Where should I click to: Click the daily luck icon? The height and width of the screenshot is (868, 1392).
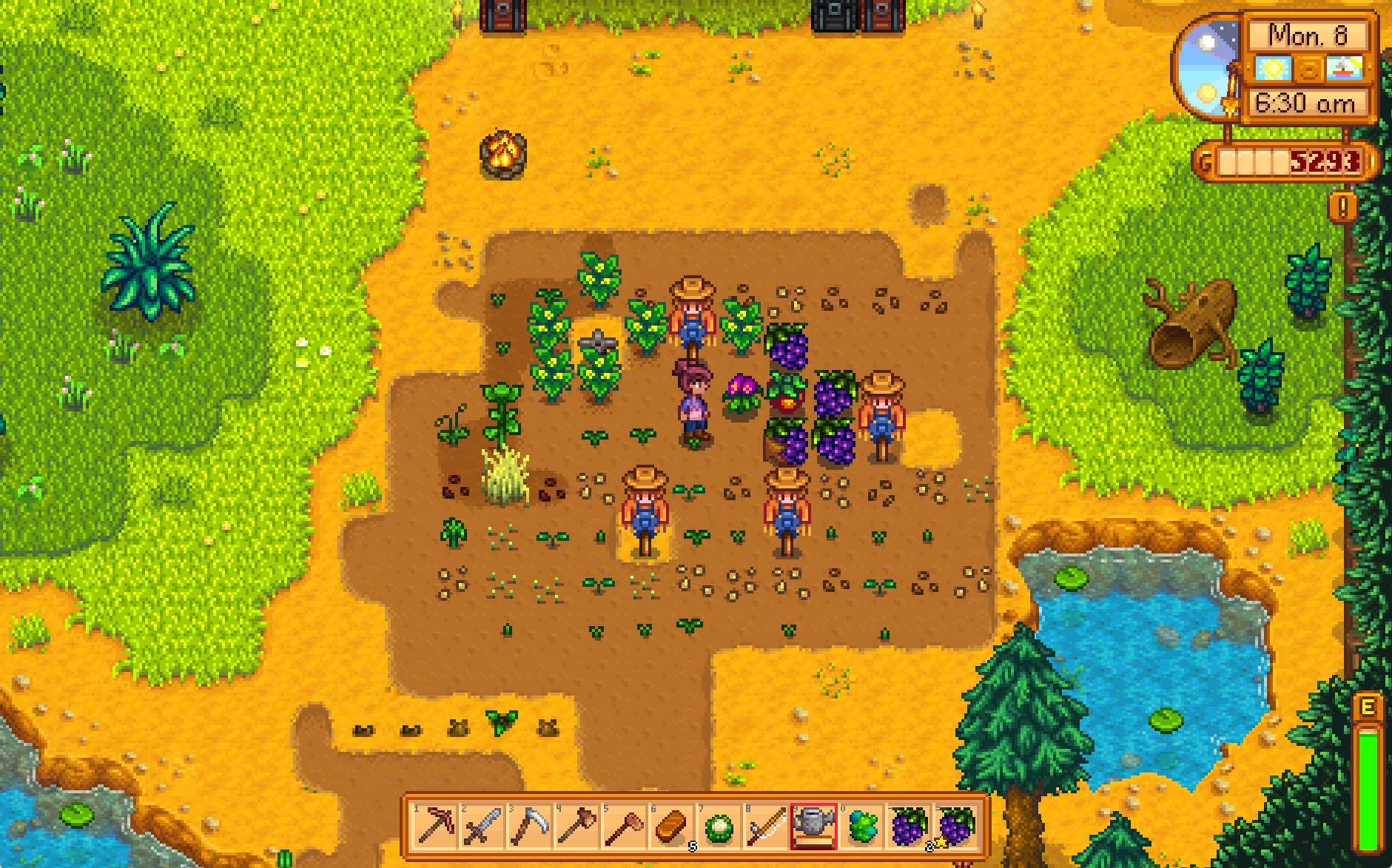tap(1309, 70)
